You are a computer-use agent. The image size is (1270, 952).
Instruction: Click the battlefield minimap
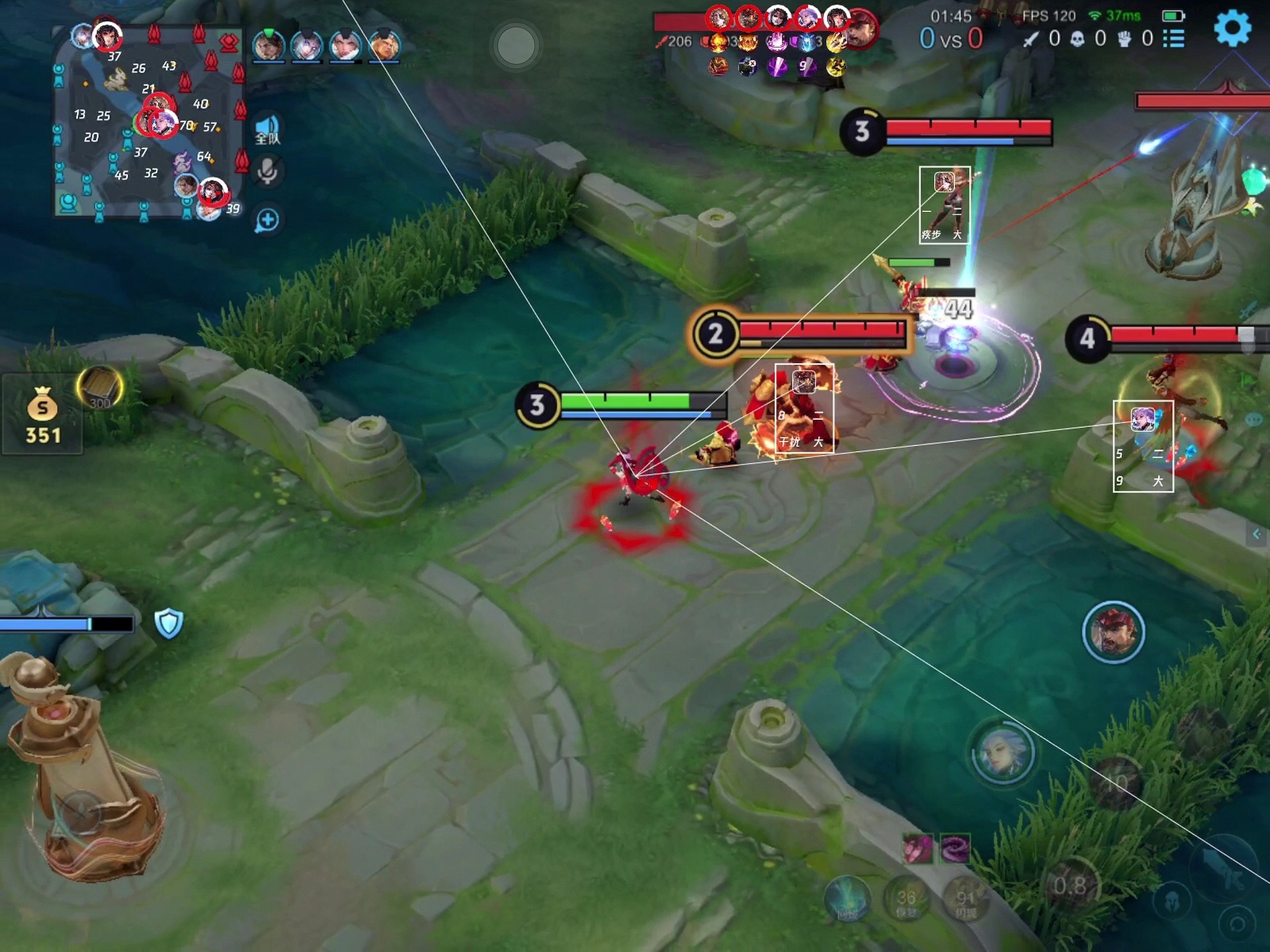(x=149, y=122)
